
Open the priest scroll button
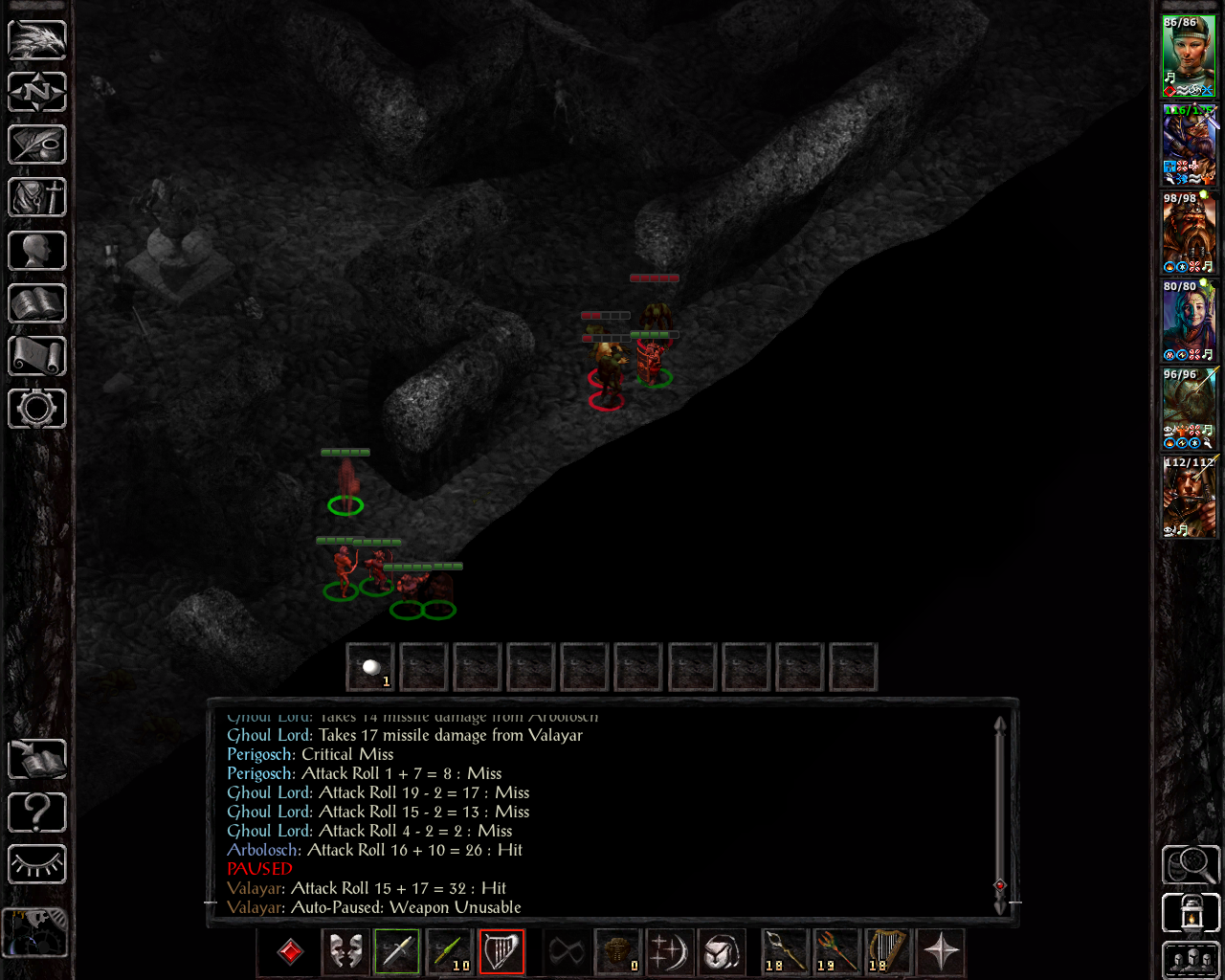click(37, 356)
